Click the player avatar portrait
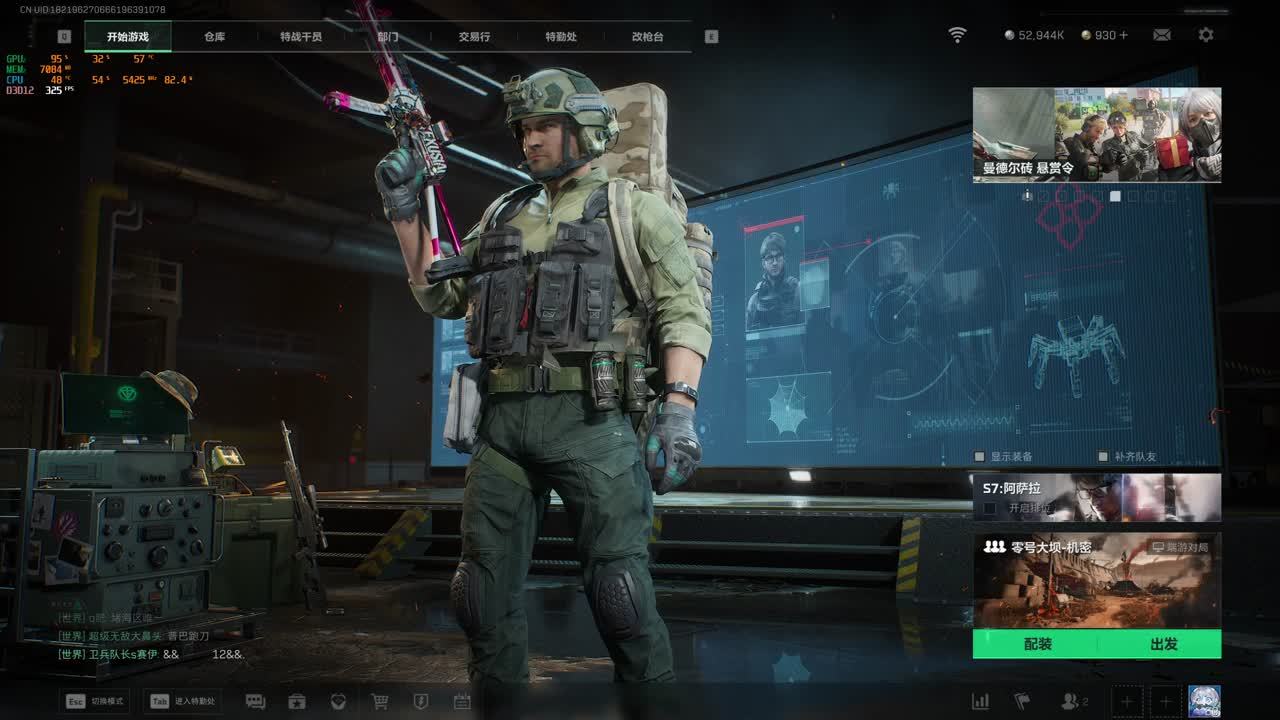The height and width of the screenshot is (720, 1280). (1203, 701)
